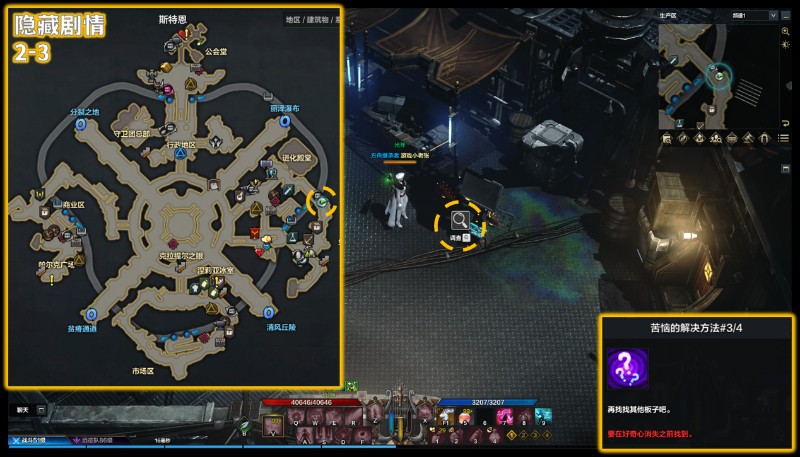Image resolution: width=800 pixels, height=457 pixels.
Task: Minimize the minimap panel
Action: click(784, 16)
